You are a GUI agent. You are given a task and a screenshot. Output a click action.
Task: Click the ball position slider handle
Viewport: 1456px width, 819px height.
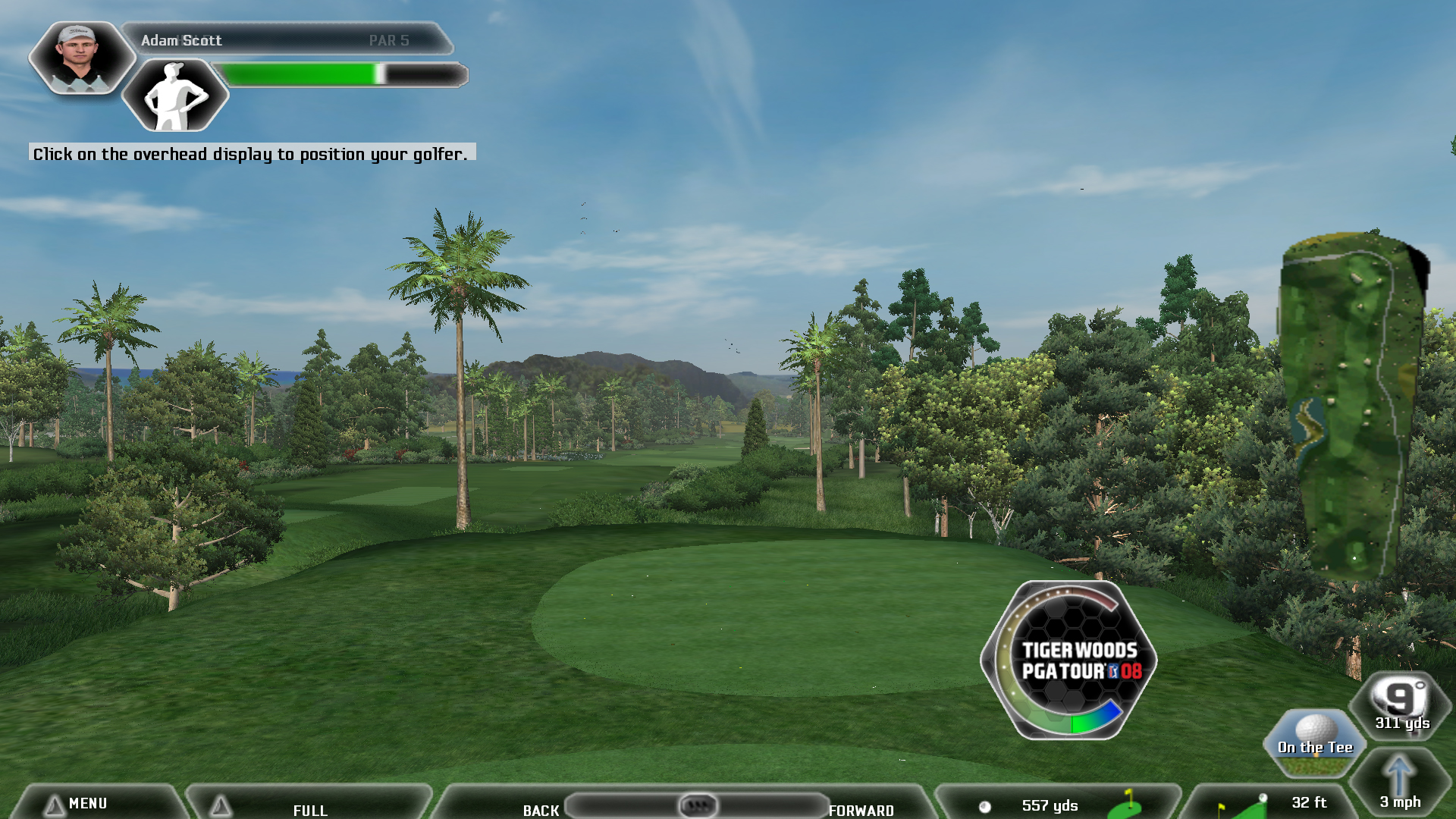click(698, 805)
